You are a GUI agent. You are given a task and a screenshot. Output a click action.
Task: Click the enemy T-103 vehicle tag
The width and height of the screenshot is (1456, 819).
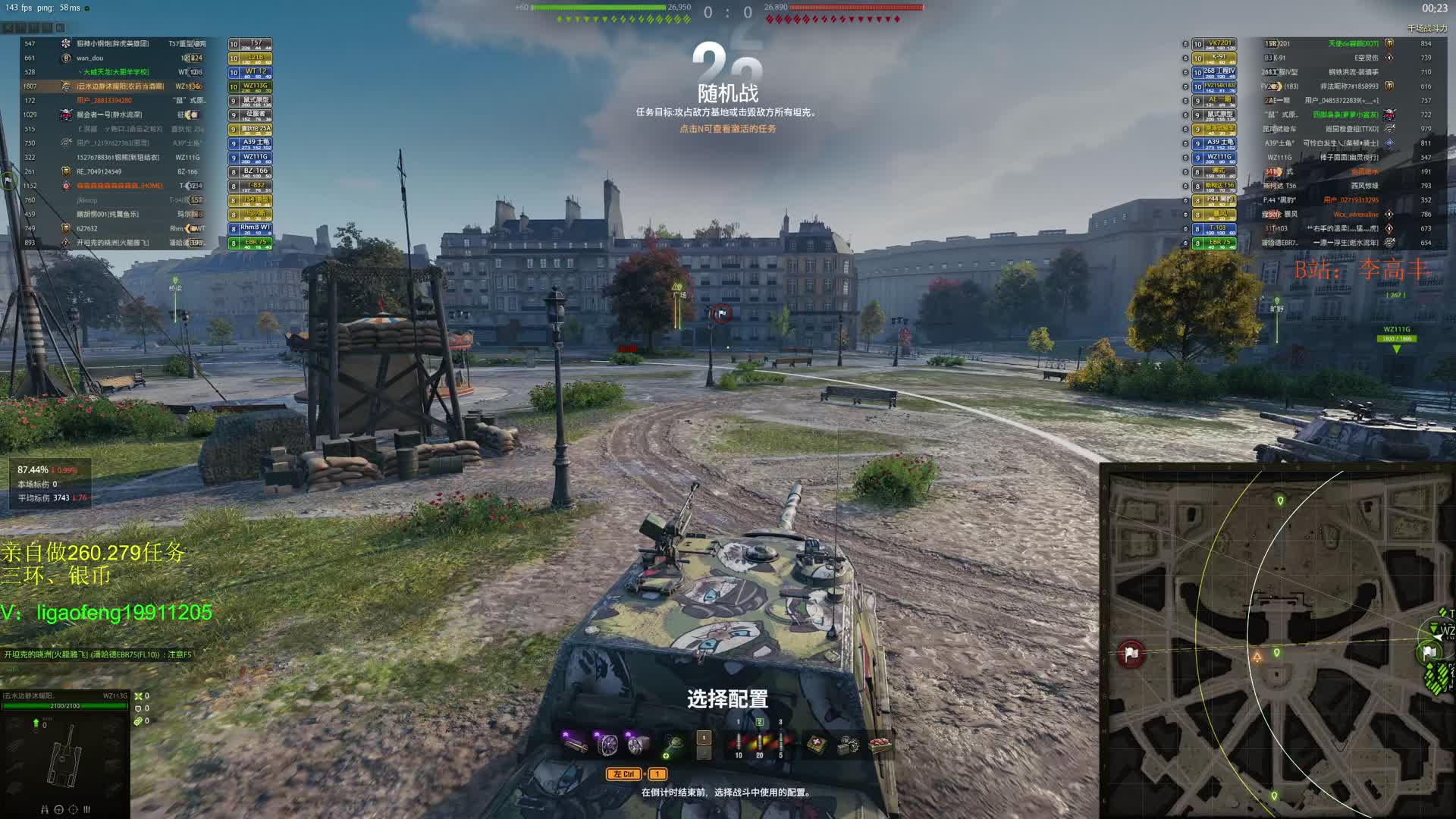point(1219,228)
